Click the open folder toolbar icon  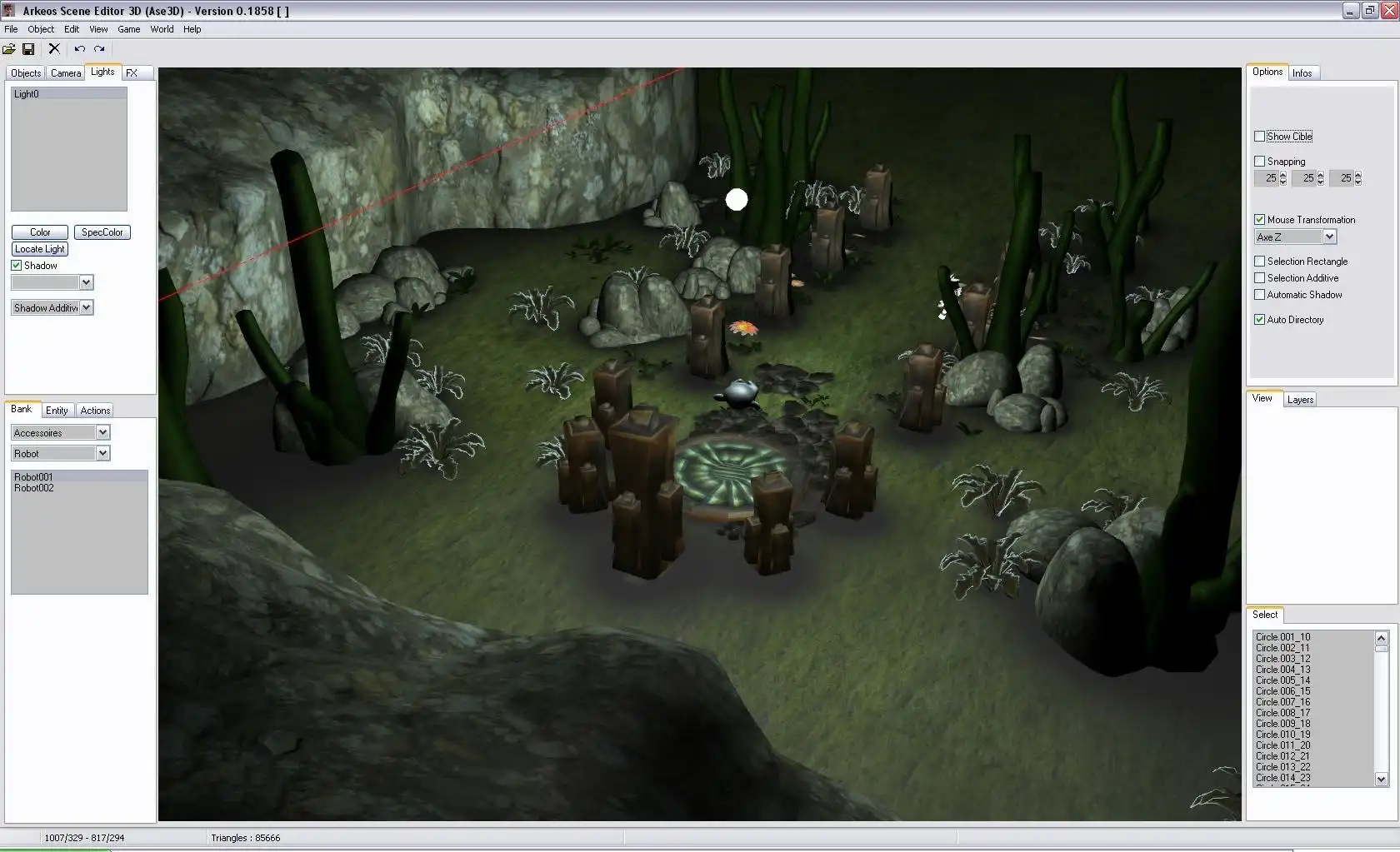[x=9, y=49]
